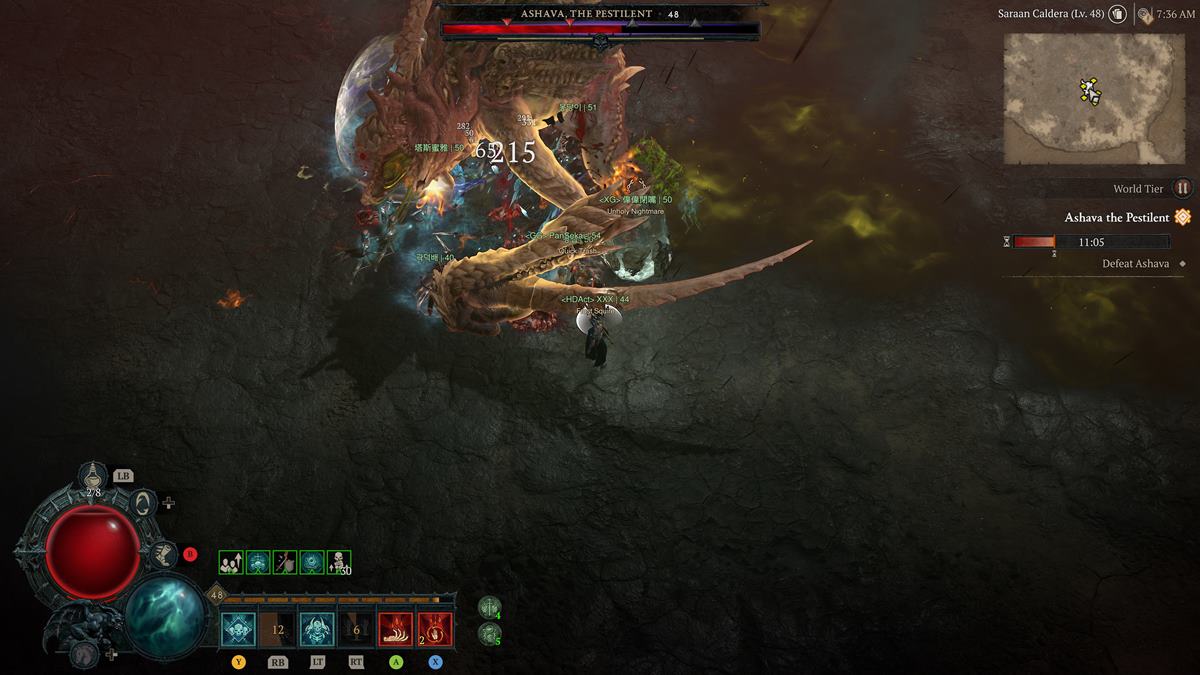The height and width of the screenshot is (675, 1200).
Task: Click the round green icon showing 5
Action: click(x=489, y=632)
